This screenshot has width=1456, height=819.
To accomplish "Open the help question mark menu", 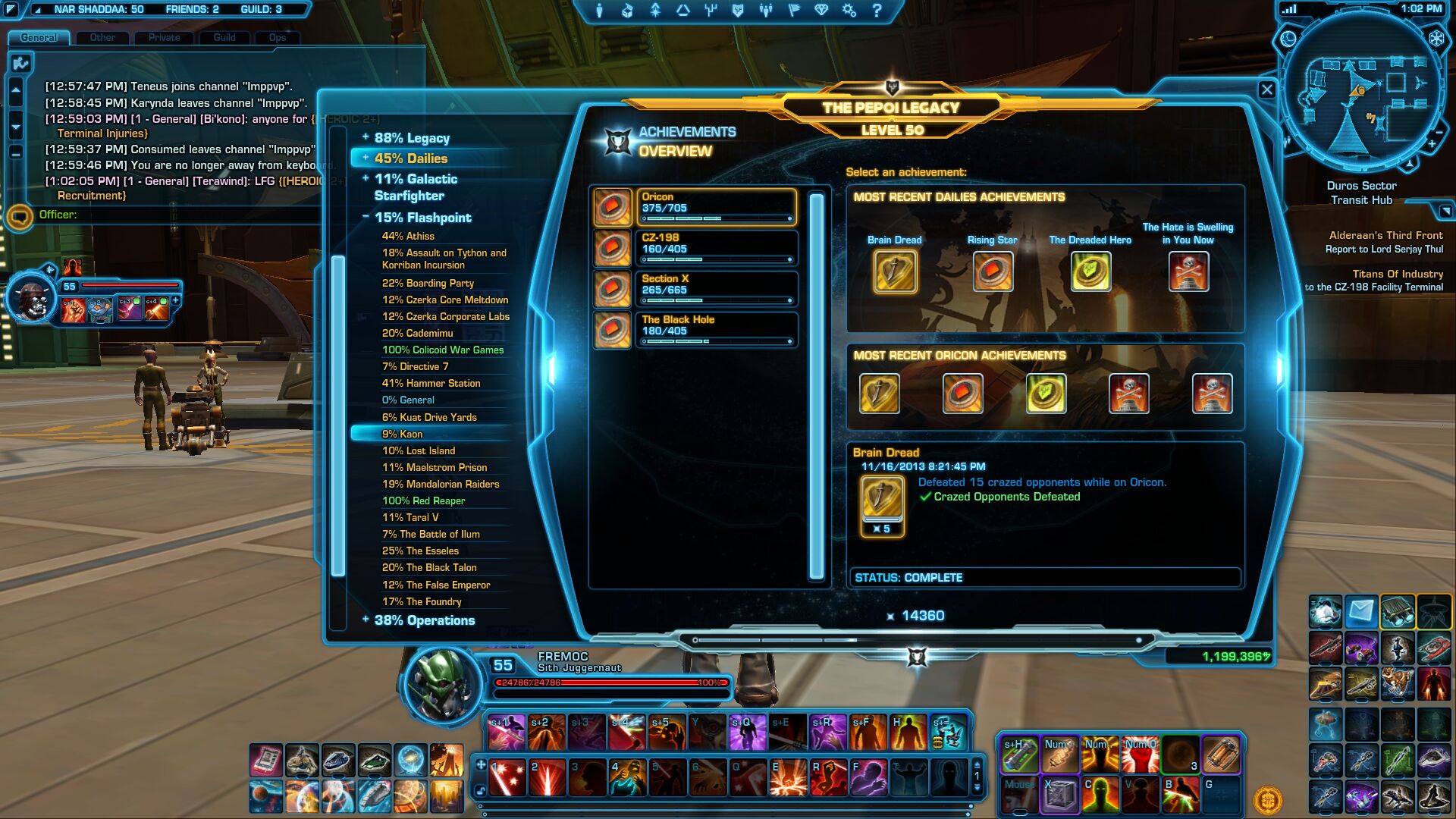I will point(877,11).
